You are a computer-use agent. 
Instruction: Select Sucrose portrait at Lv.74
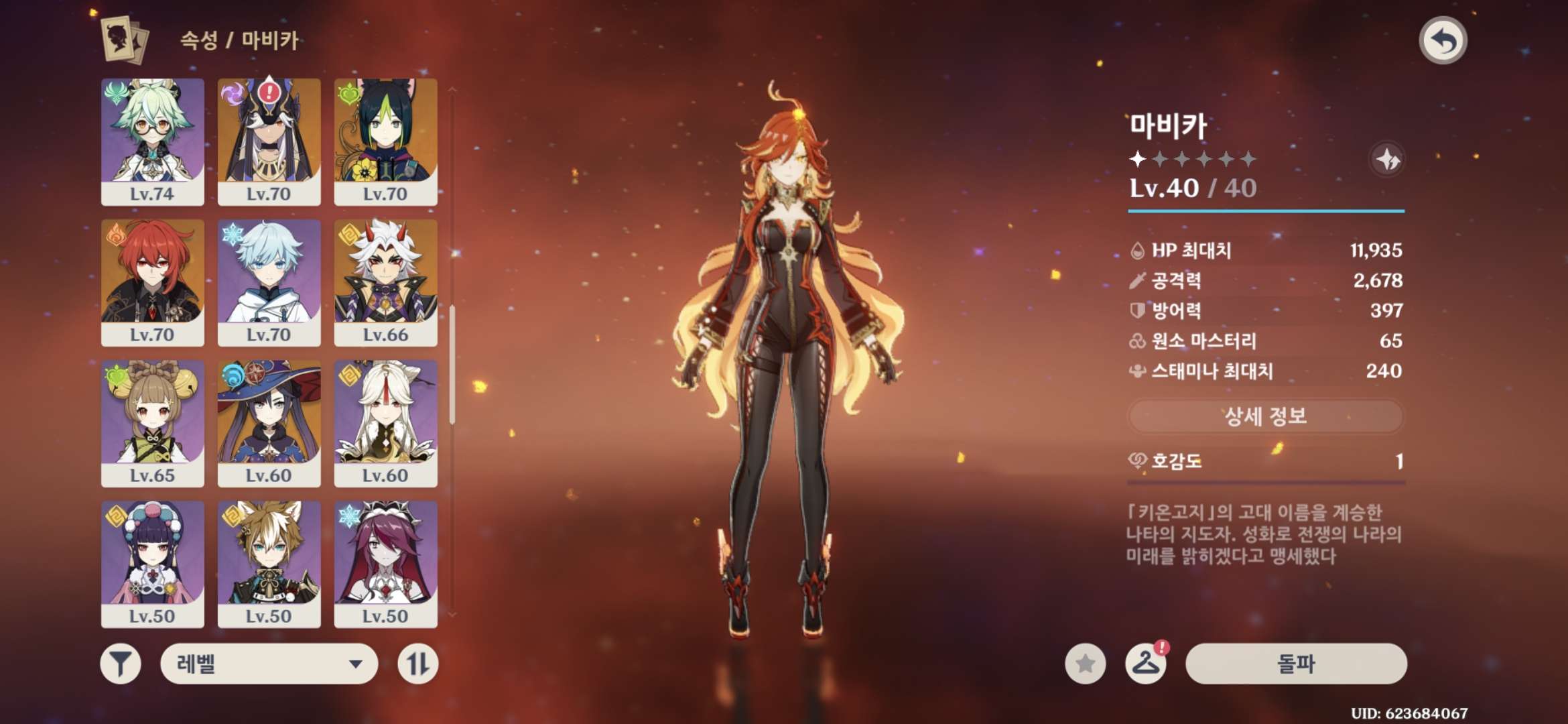(153, 141)
